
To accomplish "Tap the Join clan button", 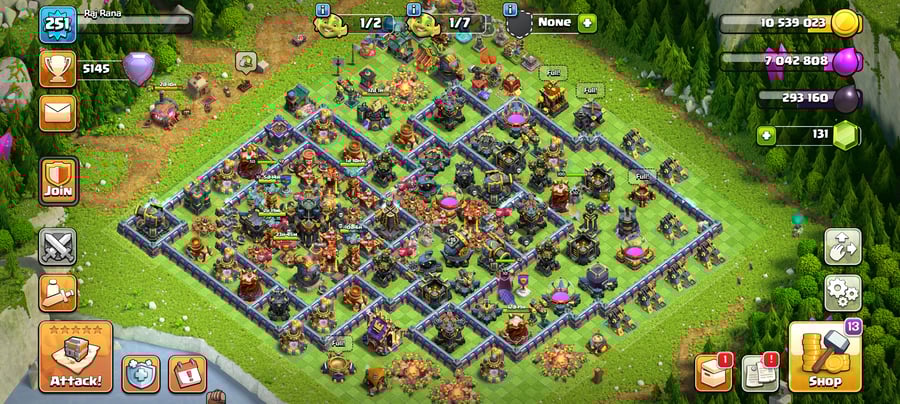I will [x=57, y=181].
